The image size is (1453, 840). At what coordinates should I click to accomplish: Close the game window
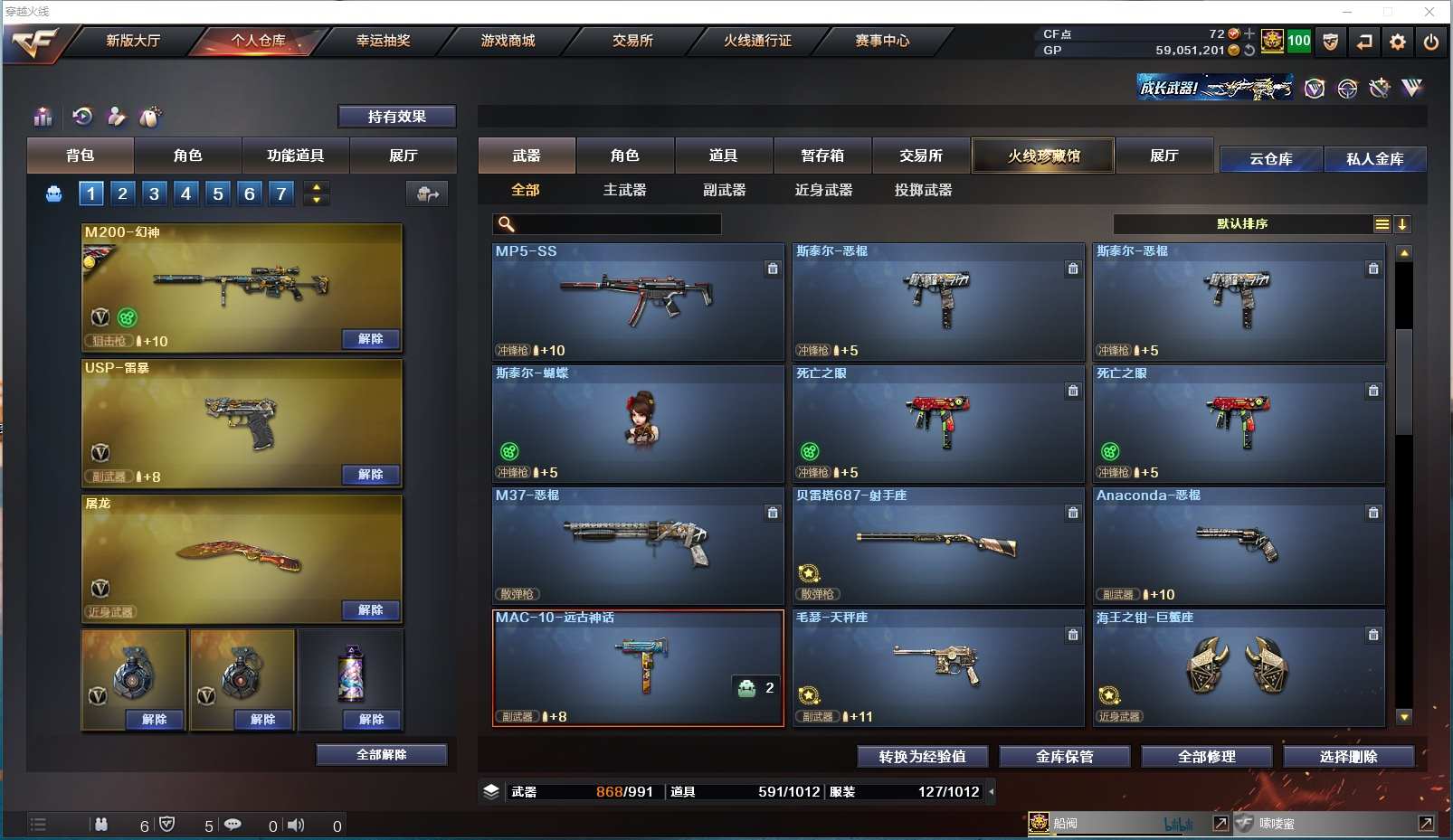(1429, 12)
